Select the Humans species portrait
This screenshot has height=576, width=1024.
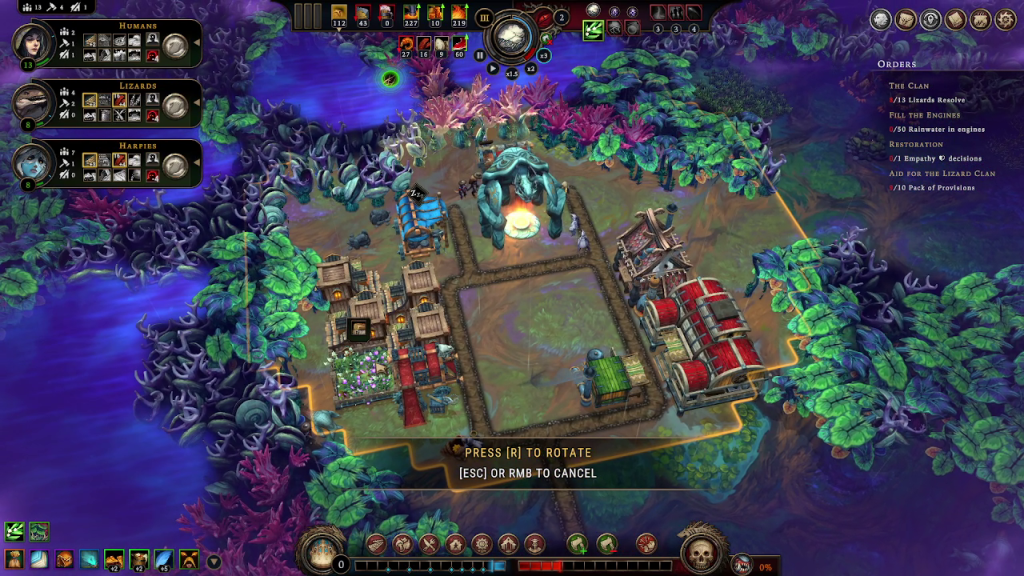(x=31, y=43)
